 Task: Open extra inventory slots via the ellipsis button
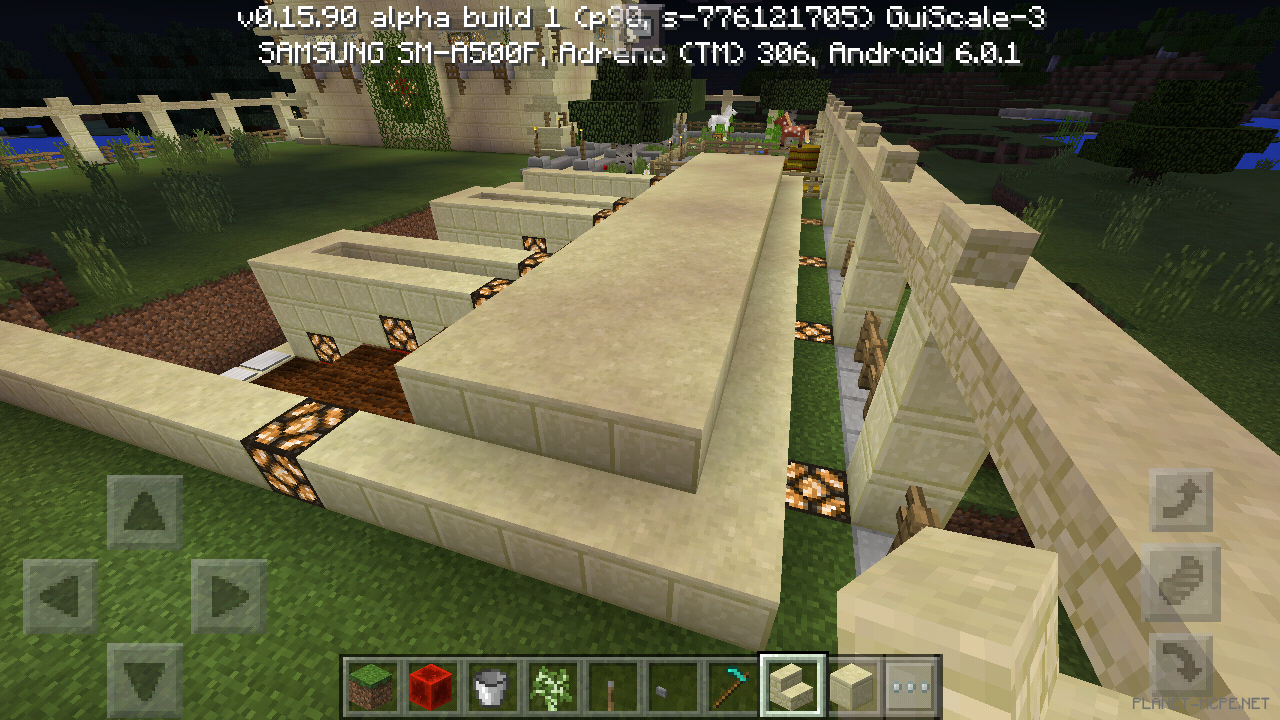[x=913, y=687]
